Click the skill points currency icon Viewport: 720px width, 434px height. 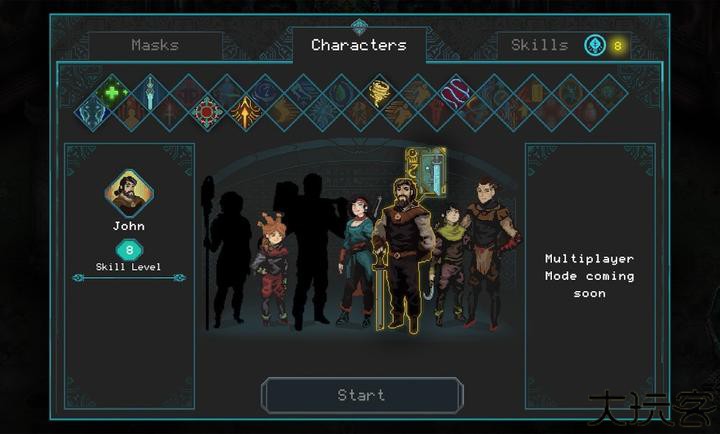[x=595, y=45]
